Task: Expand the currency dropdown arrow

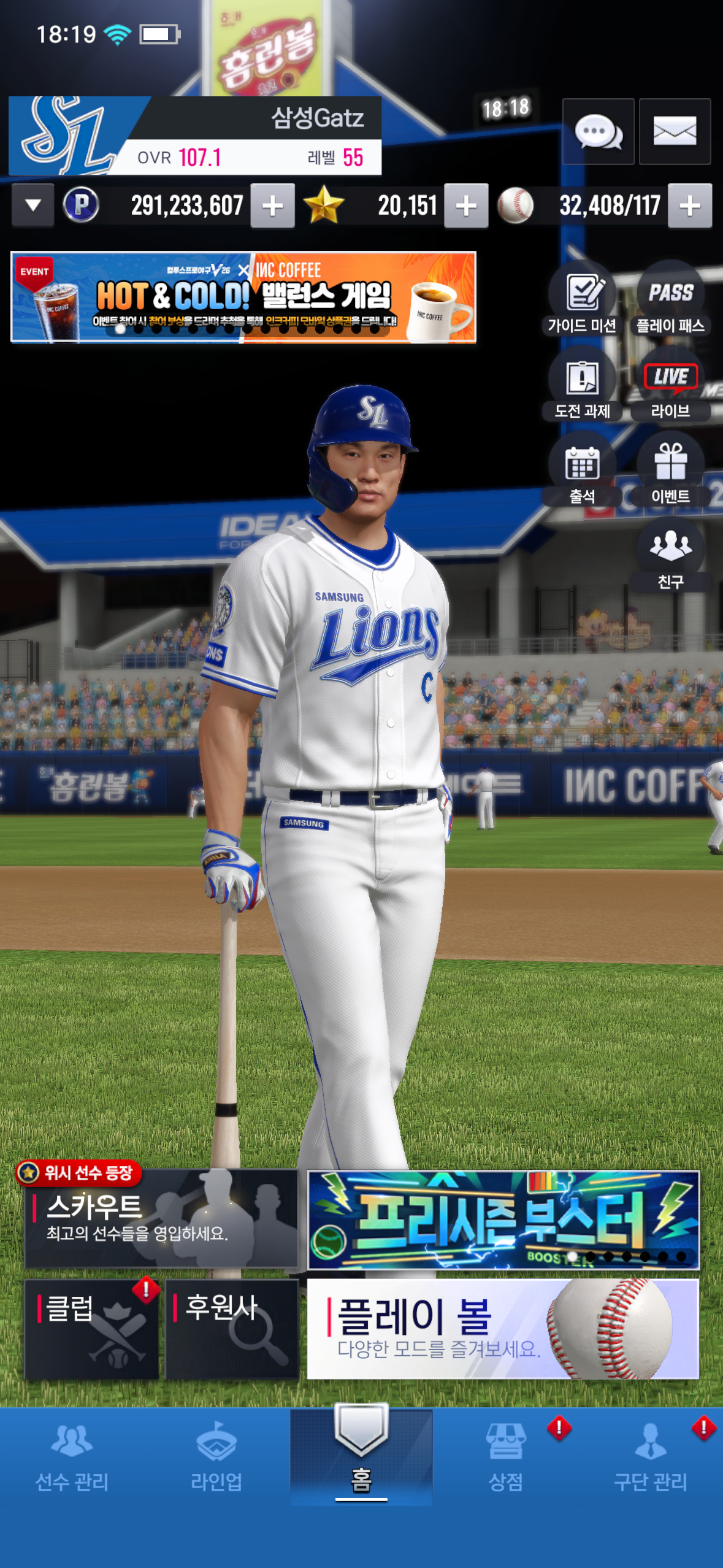Action: click(x=33, y=206)
